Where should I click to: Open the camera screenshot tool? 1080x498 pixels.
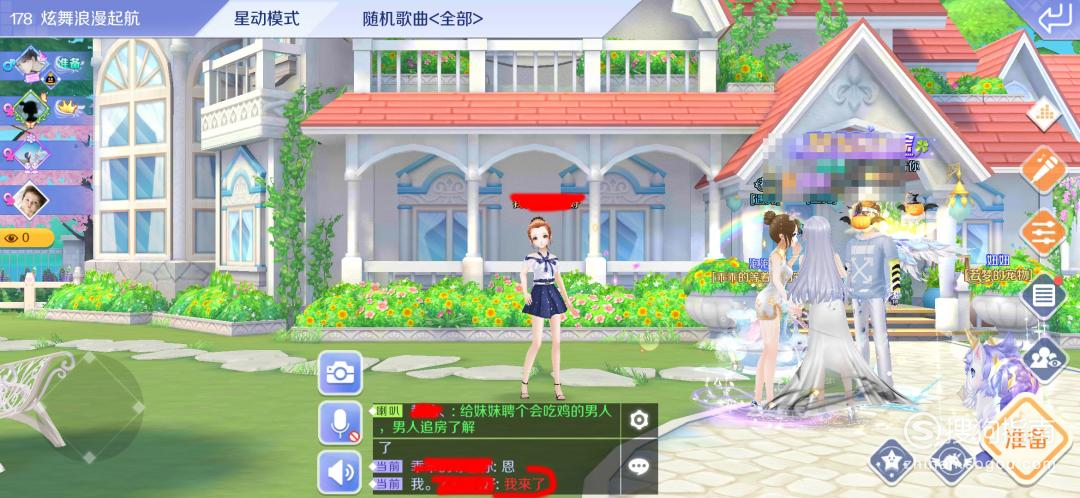click(x=340, y=373)
